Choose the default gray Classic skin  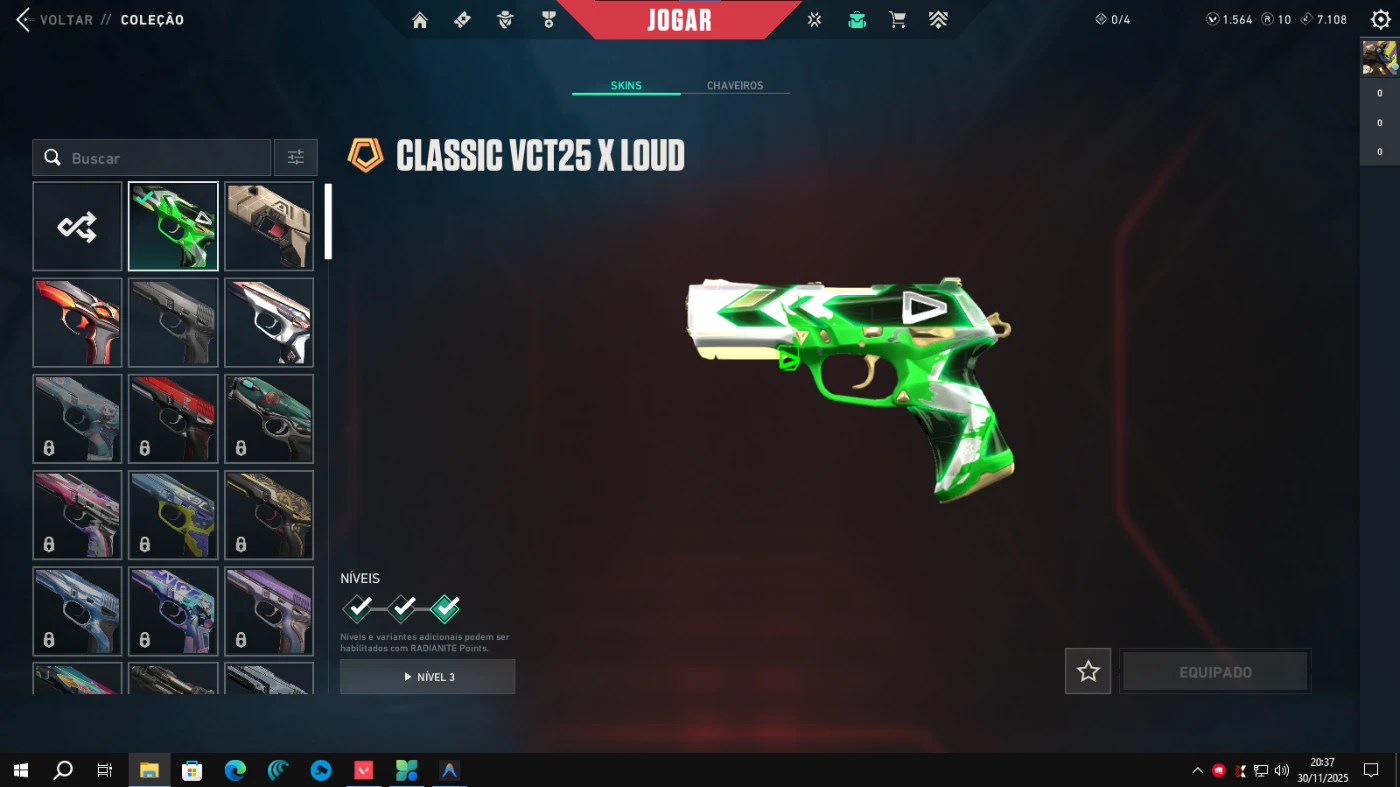pyautogui.click(x=173, y=323)
